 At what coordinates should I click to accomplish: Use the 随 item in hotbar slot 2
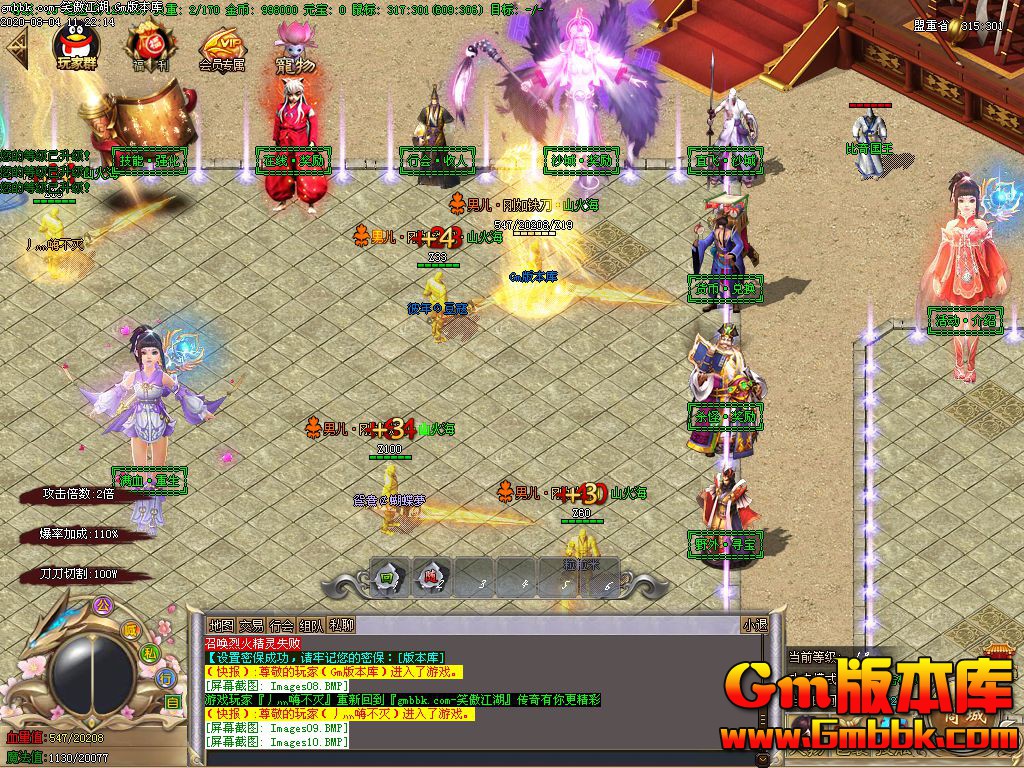coord(431,576)
